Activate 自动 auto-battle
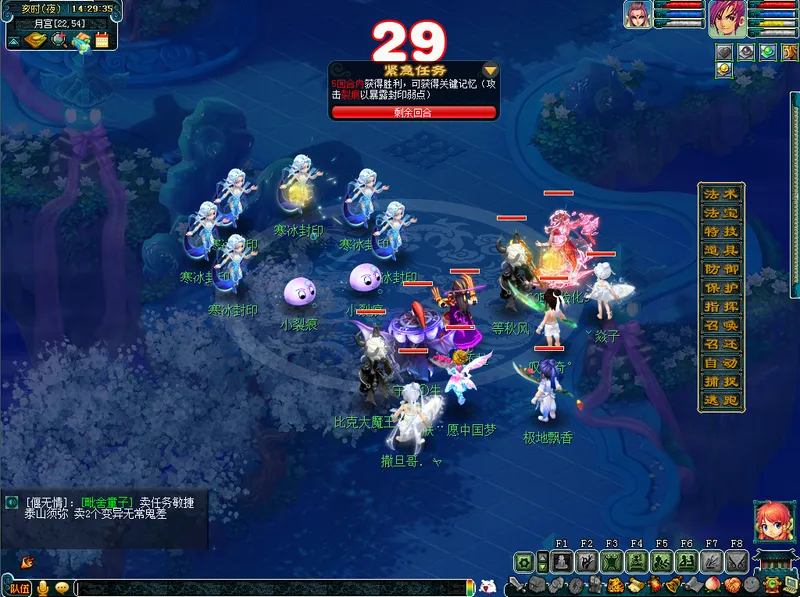800x597 pixels. 721,363
